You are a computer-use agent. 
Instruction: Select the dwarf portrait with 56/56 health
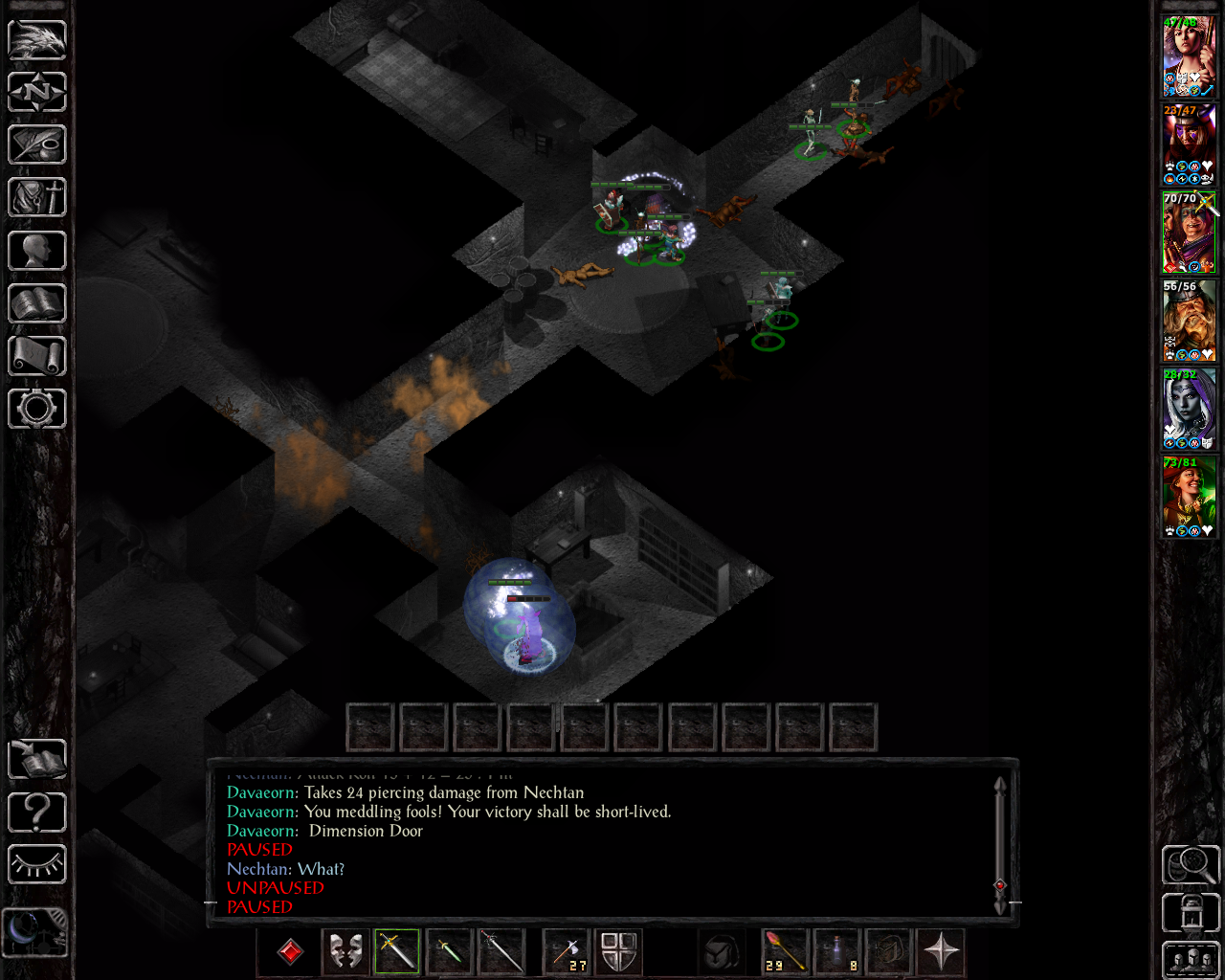pos(1189,321)
